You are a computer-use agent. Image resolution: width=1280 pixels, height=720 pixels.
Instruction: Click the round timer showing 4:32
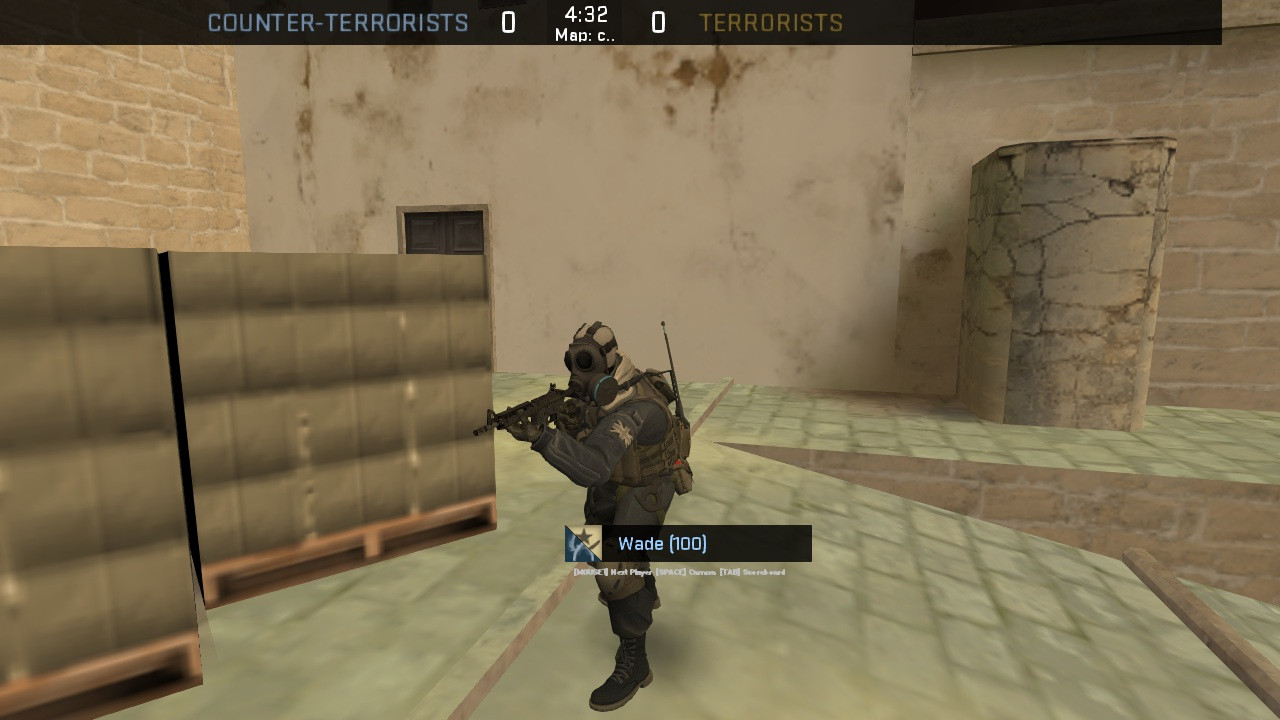point(587,15)
